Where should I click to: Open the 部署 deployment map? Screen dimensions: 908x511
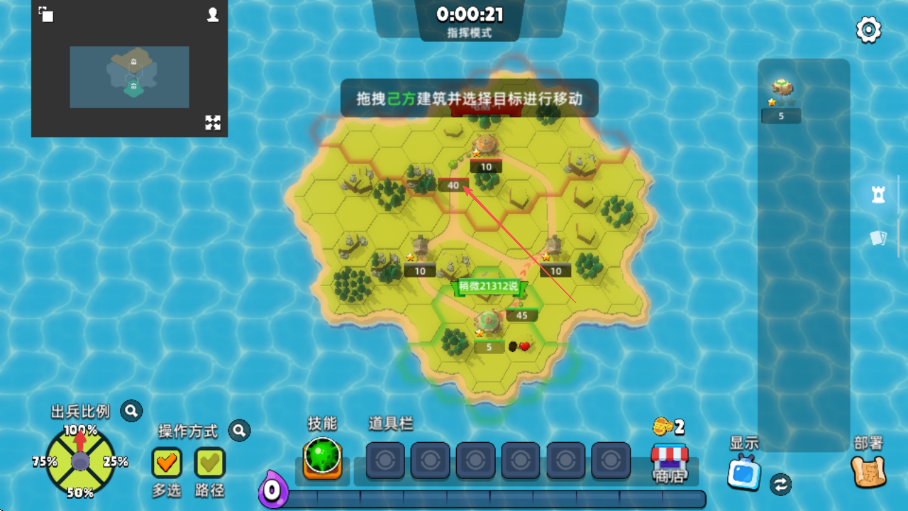(x=867, y=472)
